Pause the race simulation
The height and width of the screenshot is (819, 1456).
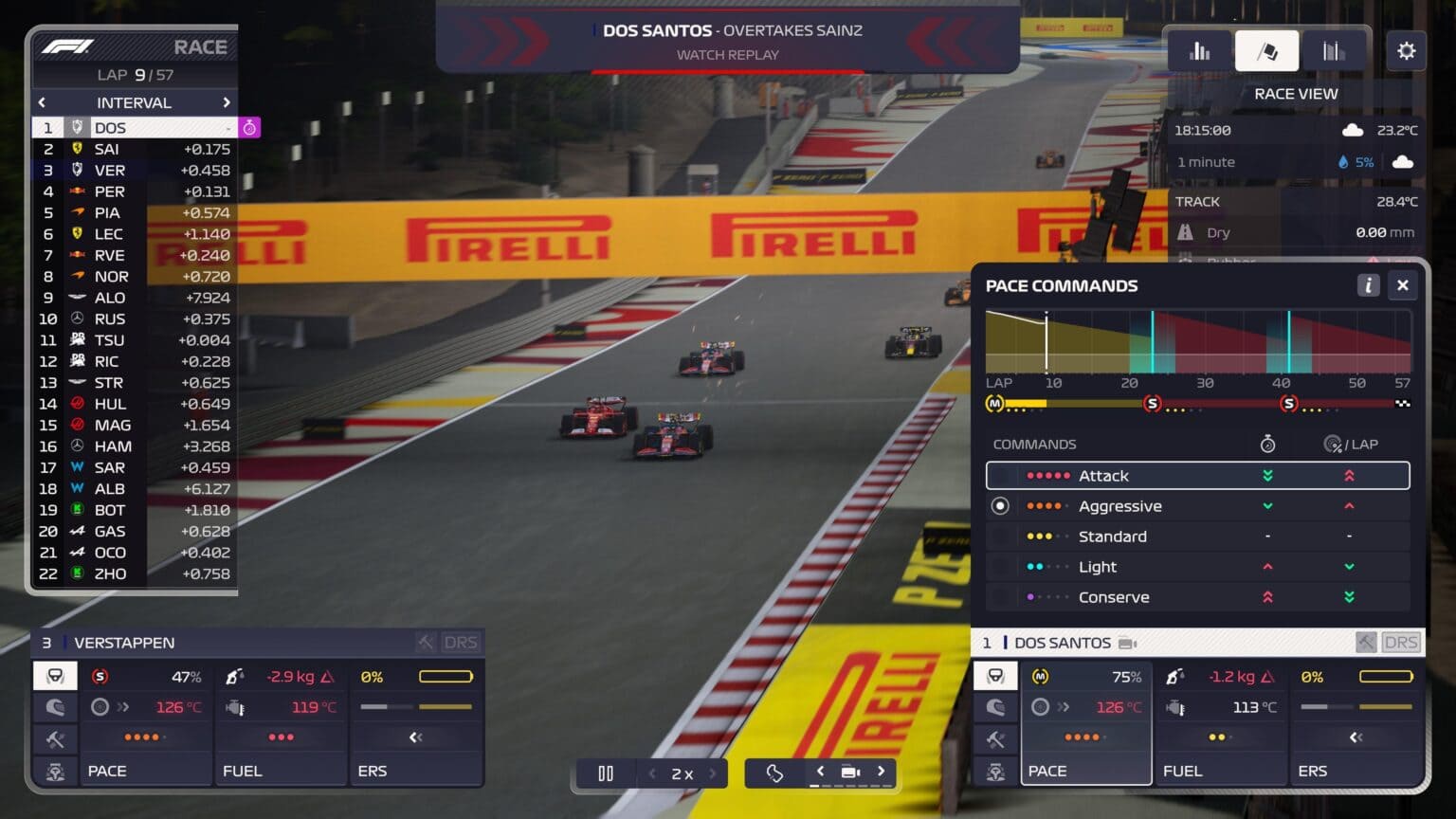pos(606,773)
